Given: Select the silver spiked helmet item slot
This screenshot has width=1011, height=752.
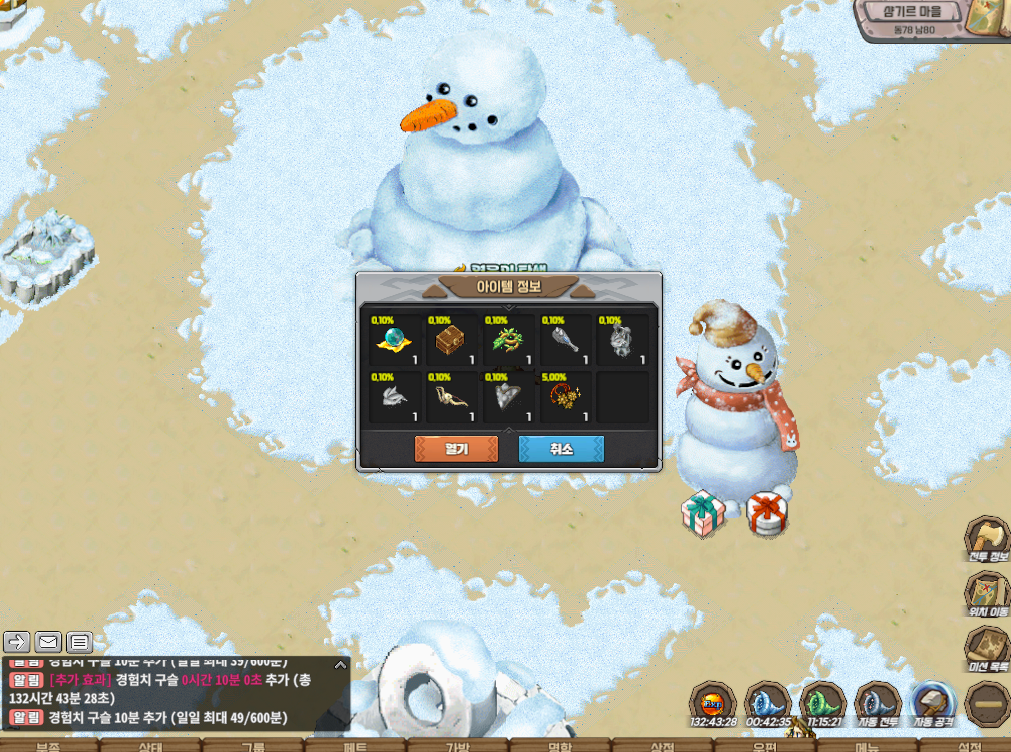Looking at the screenshot, I should click(395, 397).
